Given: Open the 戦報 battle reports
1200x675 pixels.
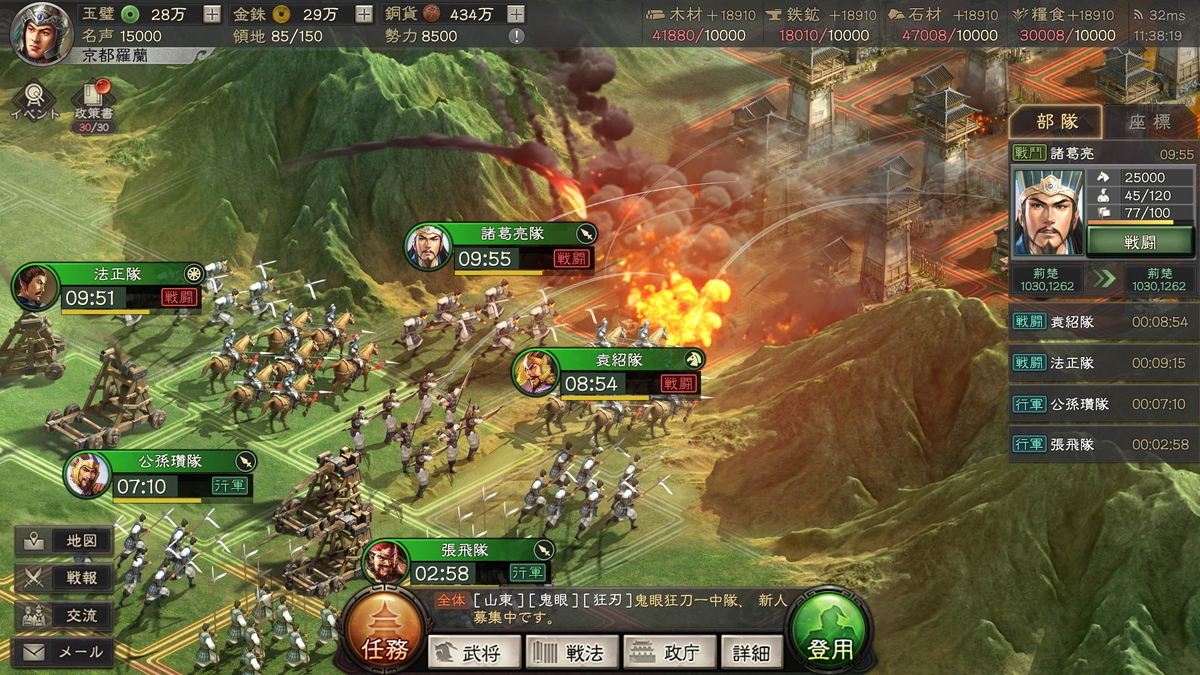Looking at the screenshot, I should (65, 578).
